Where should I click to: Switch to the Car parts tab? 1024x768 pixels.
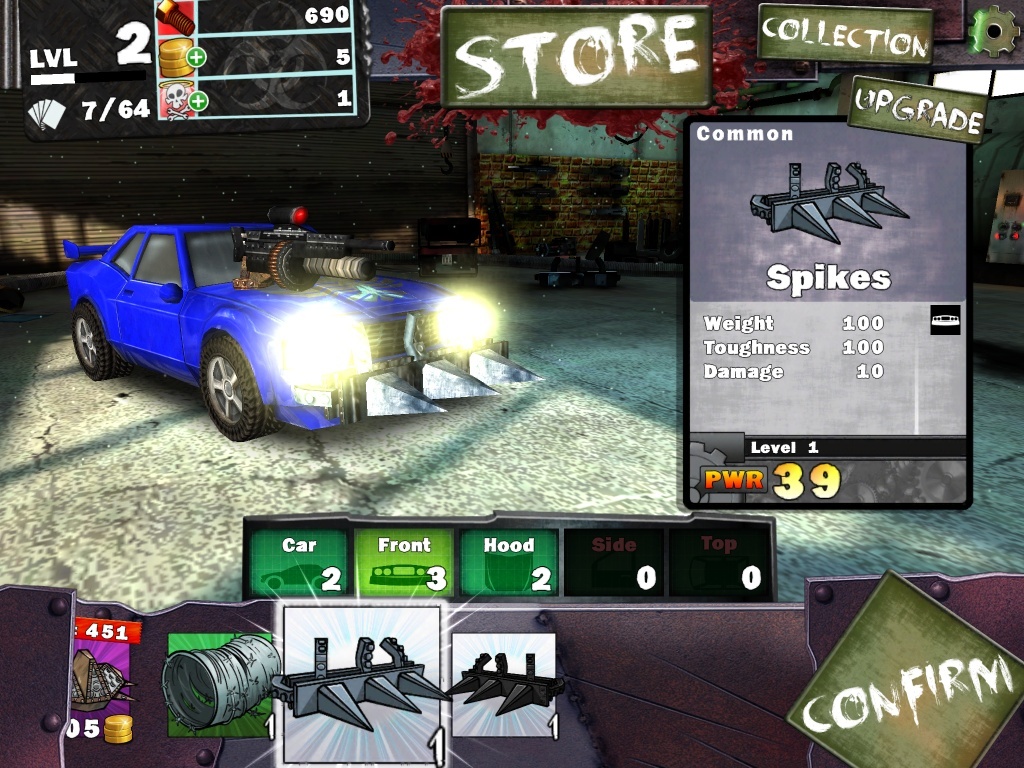pyautogui.click(x=299, y=562)
